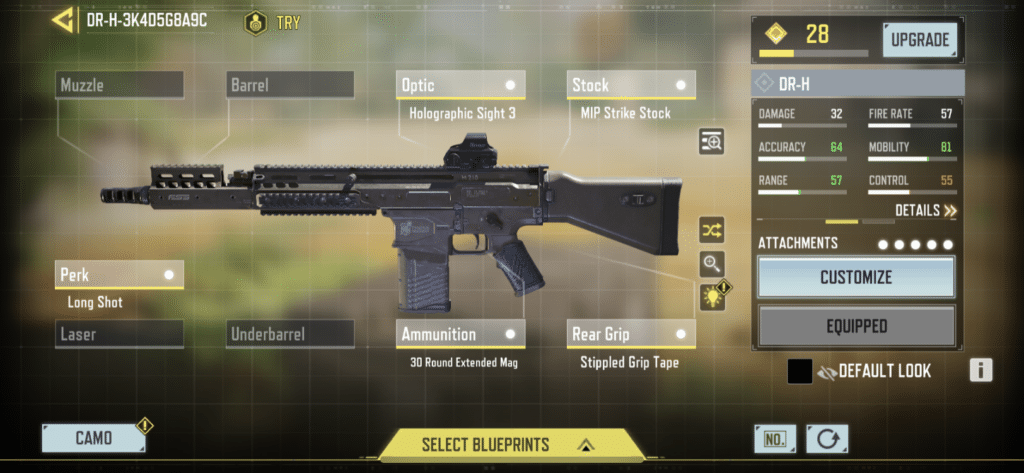1024x473 pixels.
Task: Select the Optic attachment slot
Action: [x=461, y=85]
